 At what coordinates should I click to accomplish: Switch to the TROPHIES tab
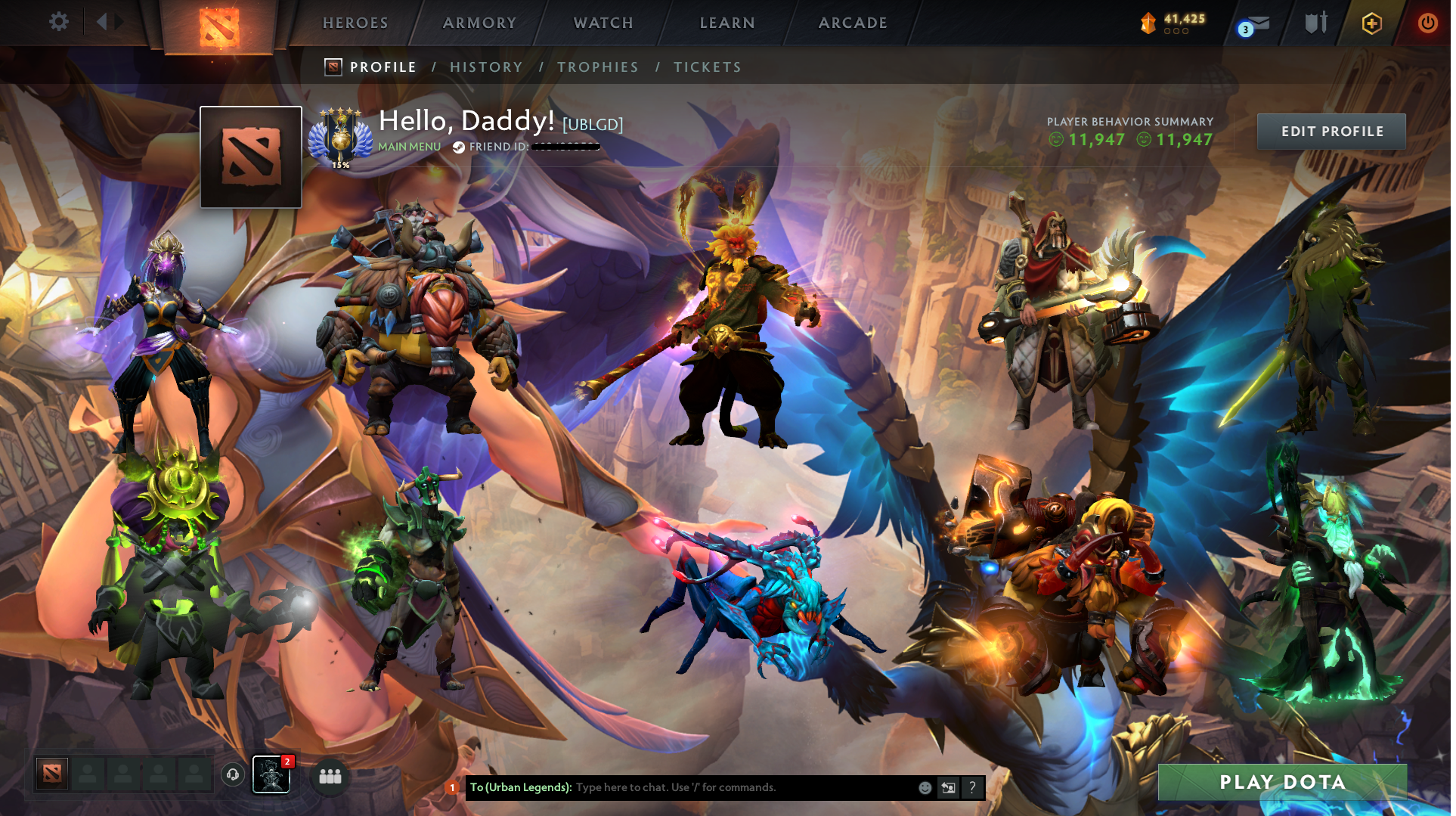tap(597, 67)
